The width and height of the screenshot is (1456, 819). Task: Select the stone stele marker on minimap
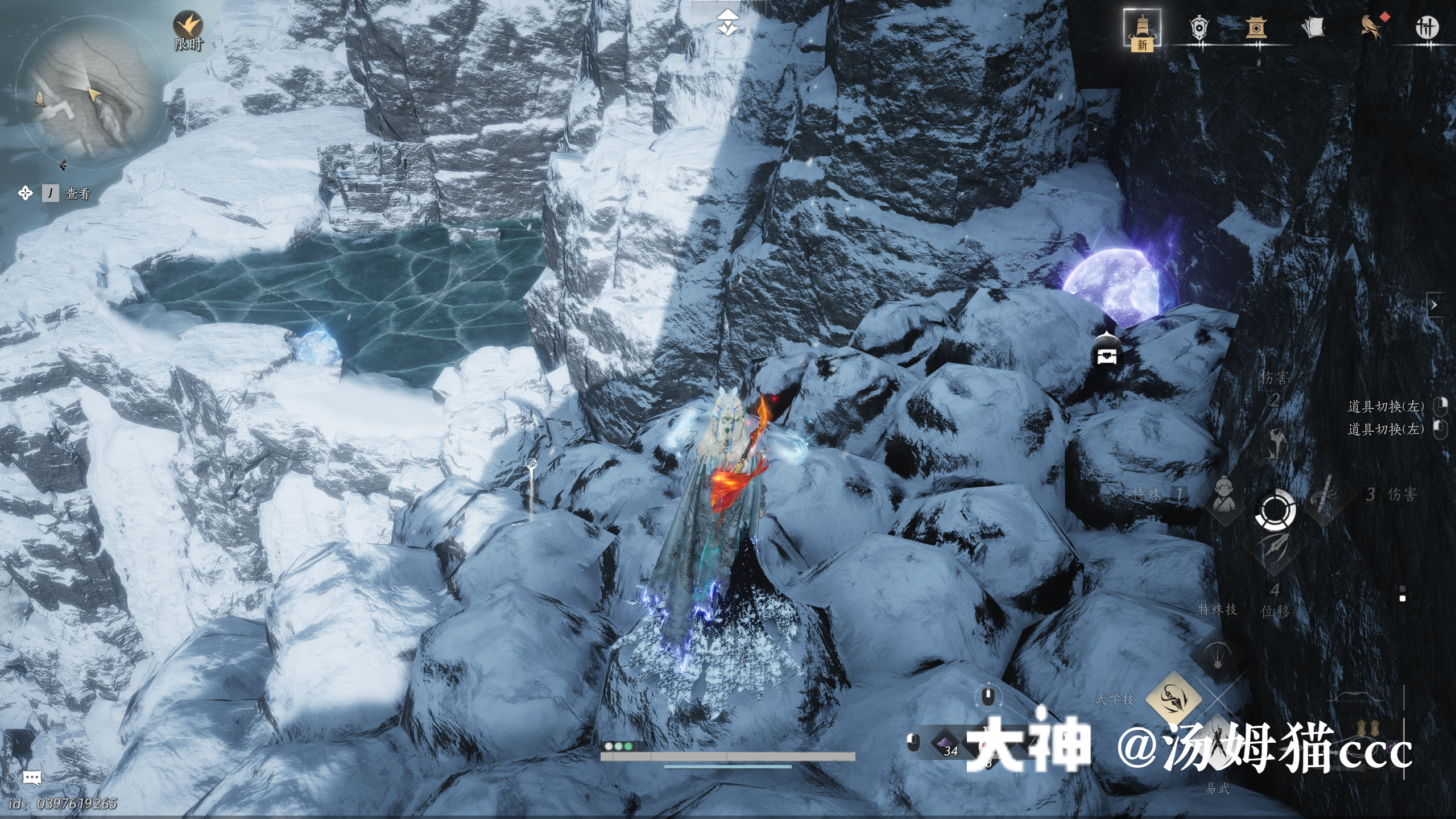tap(40, 100)
